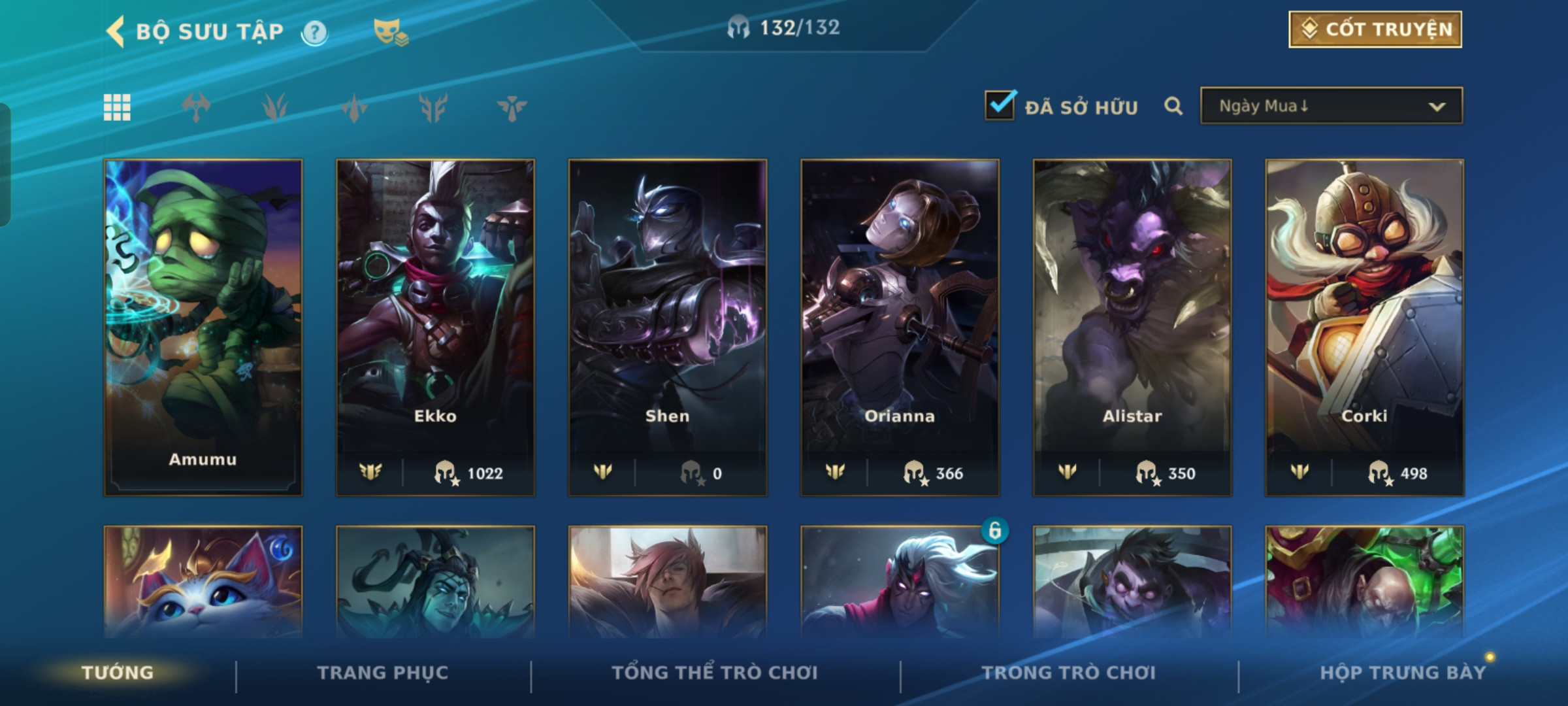This screenshot has height=706, width=1568.
Task: Click the magnifying glass search icon
Action: [1173, 106]
